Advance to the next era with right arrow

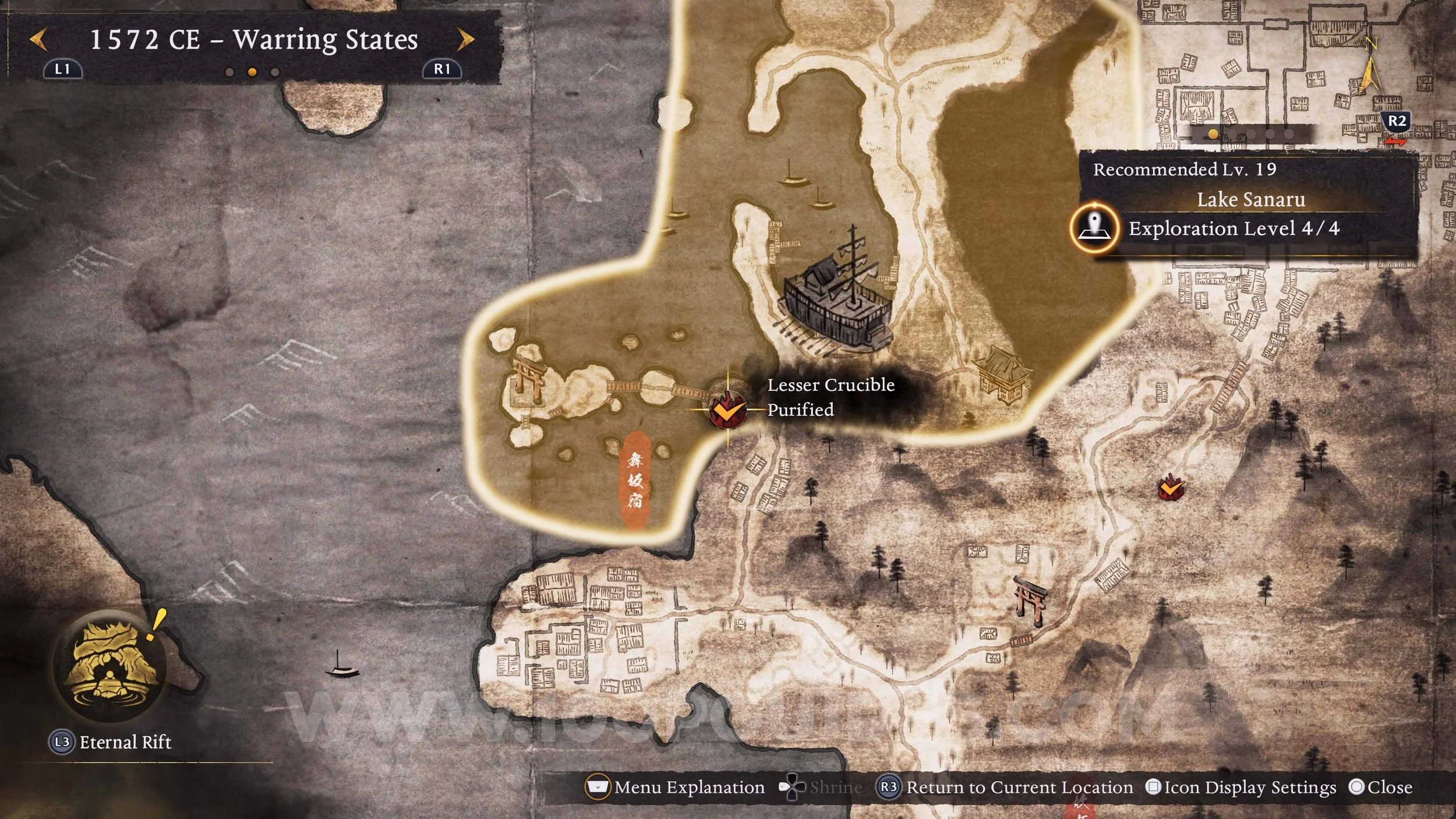(x=465, y=40)
